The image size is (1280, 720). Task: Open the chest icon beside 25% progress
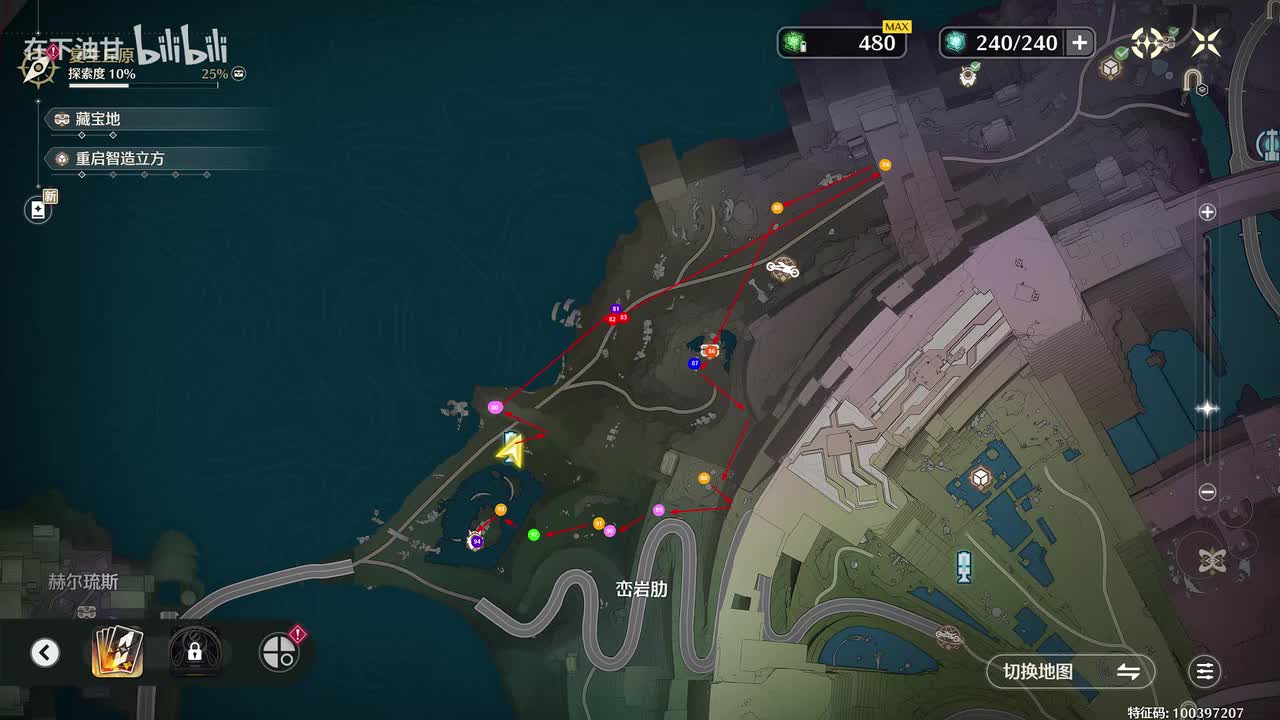pos(239,73)
